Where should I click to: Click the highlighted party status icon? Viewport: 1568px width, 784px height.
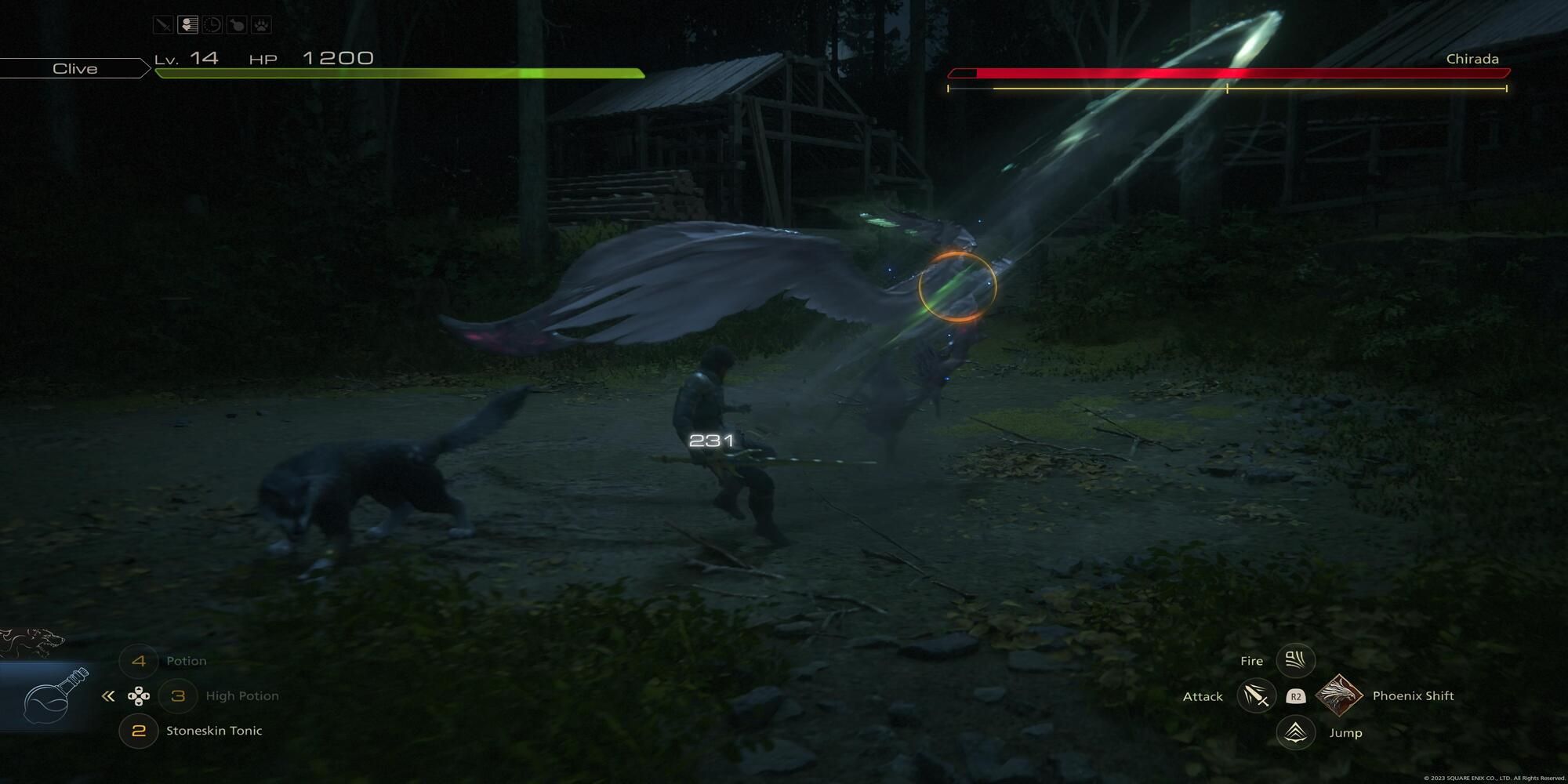[x=187, y=24]
